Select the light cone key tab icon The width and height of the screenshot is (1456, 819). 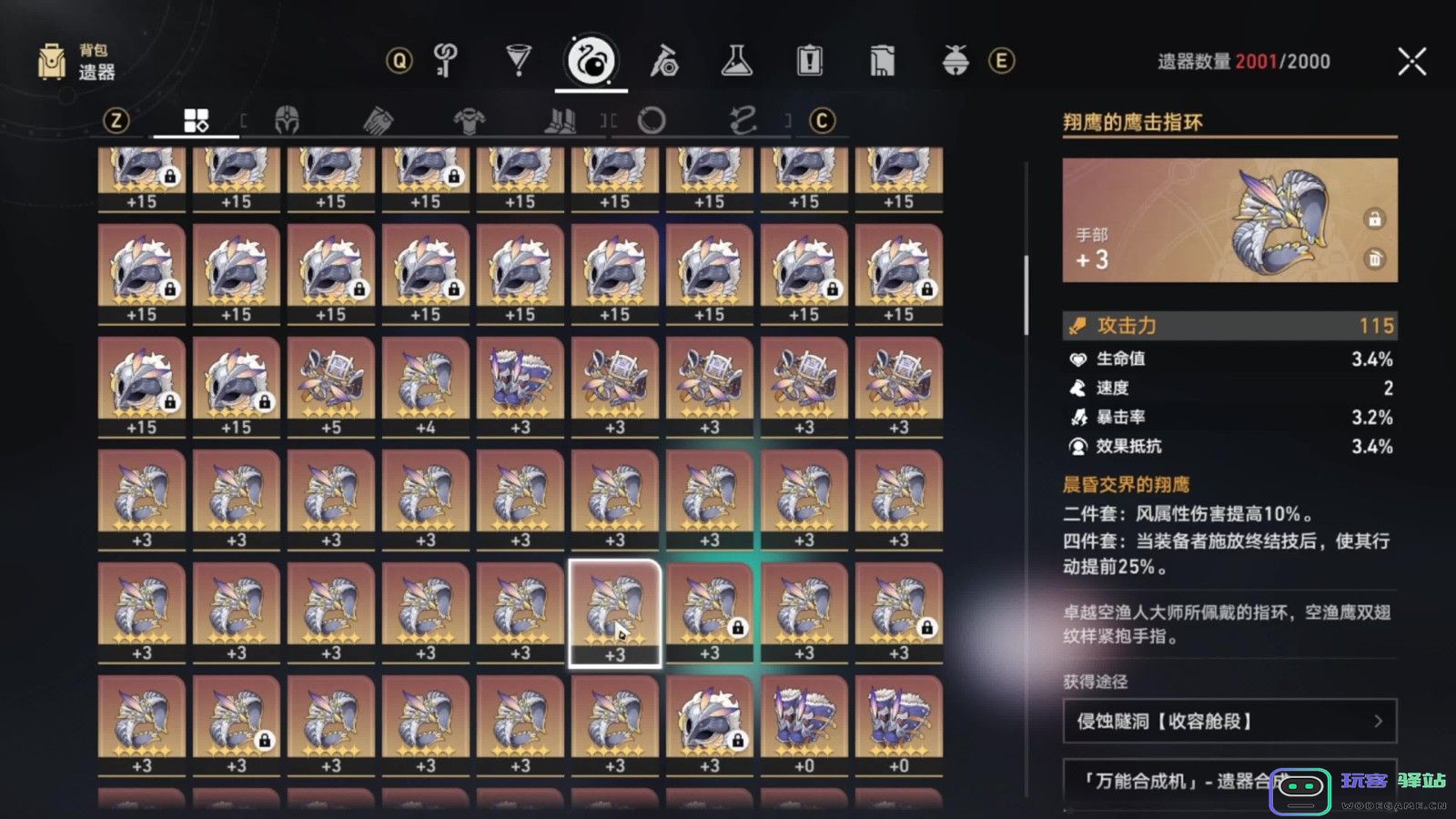443,61
